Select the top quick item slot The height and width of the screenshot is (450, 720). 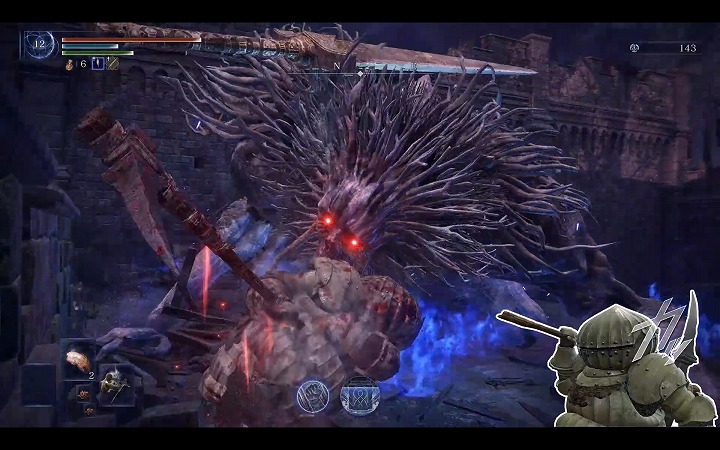tap(76, 359)
